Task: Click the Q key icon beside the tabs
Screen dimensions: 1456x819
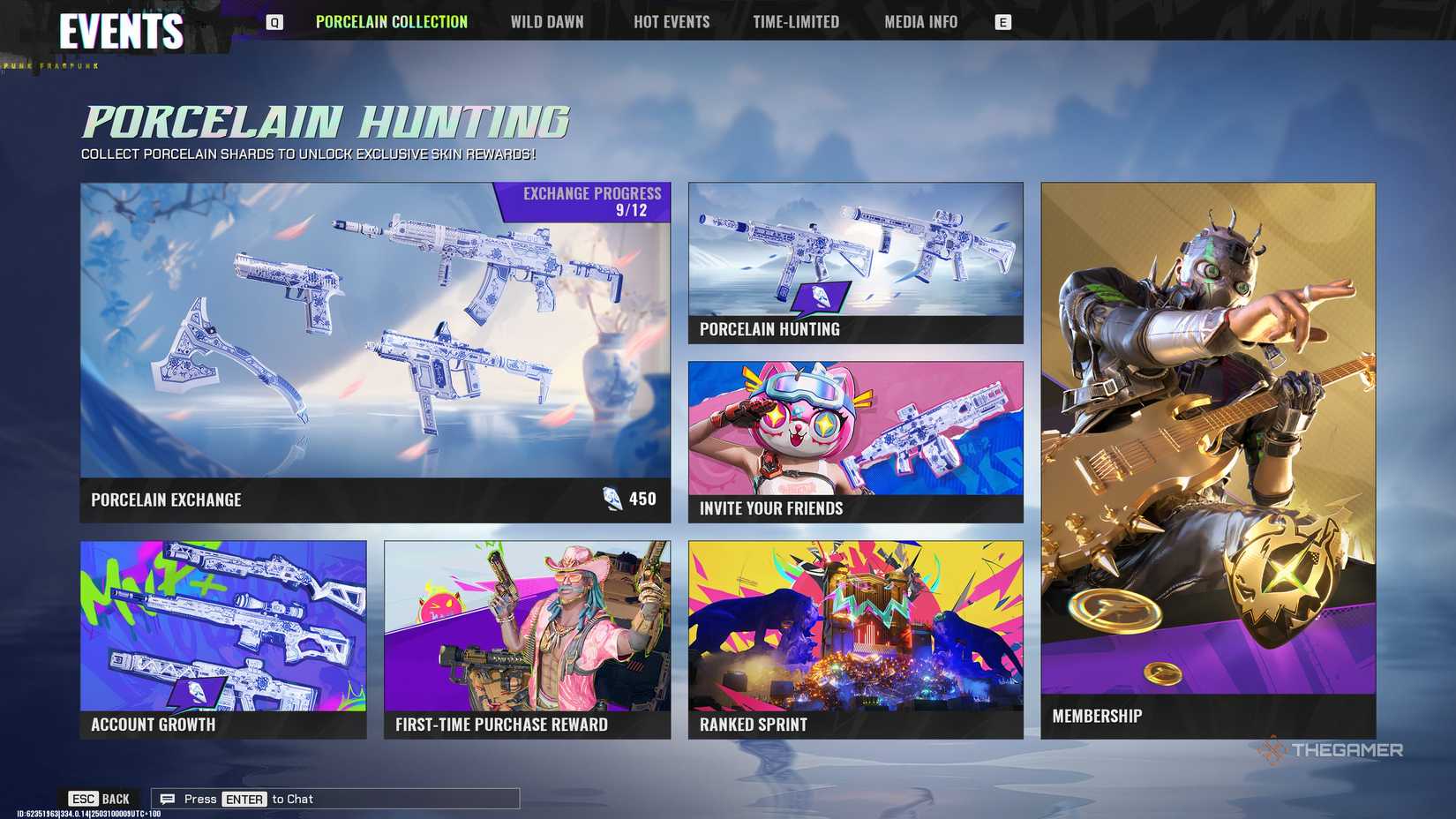Action: [x=274, y=22]
